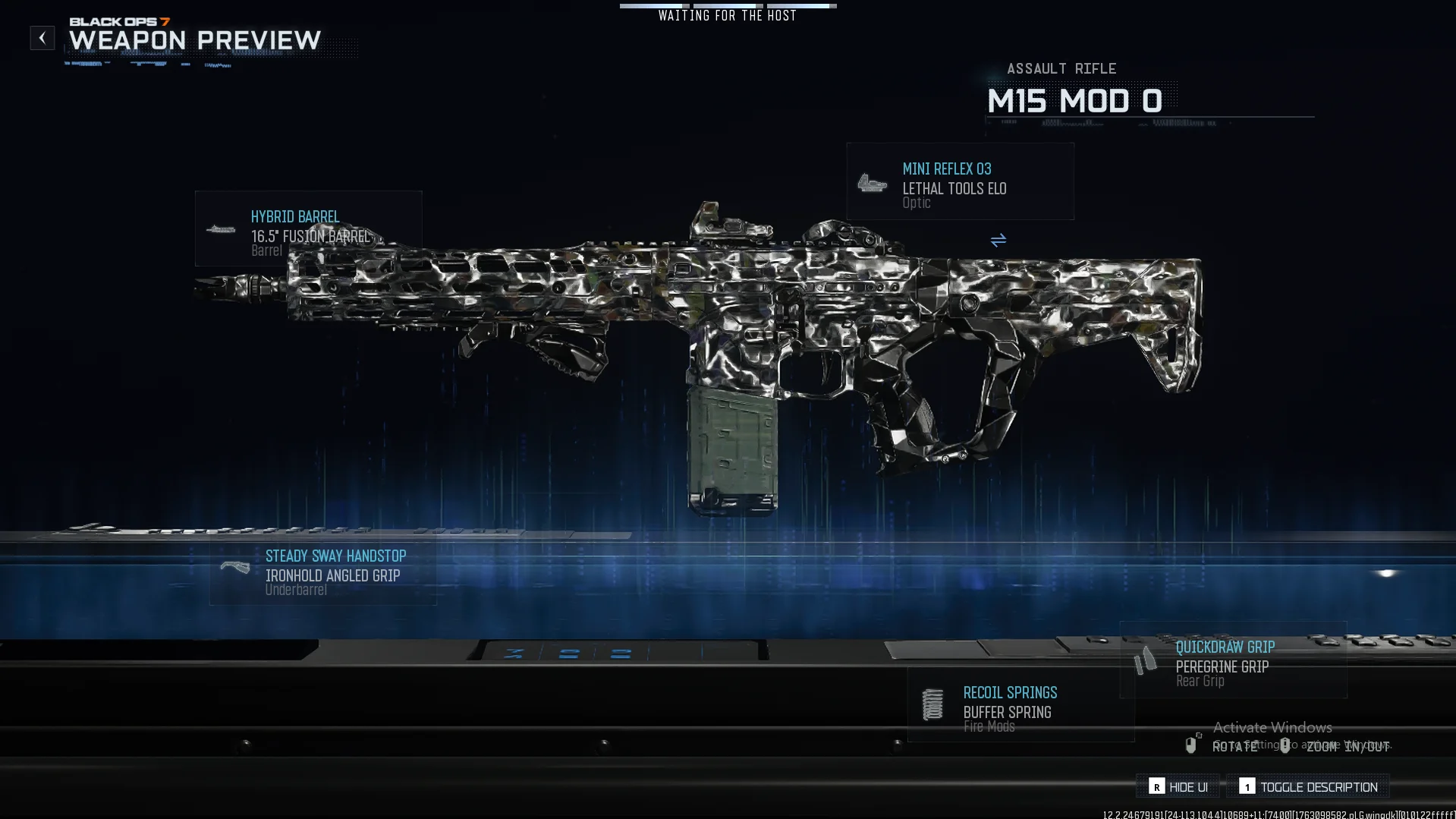Select the Mini Reflex 03 optic icon
1456x819 pixels.
point(873,182)
